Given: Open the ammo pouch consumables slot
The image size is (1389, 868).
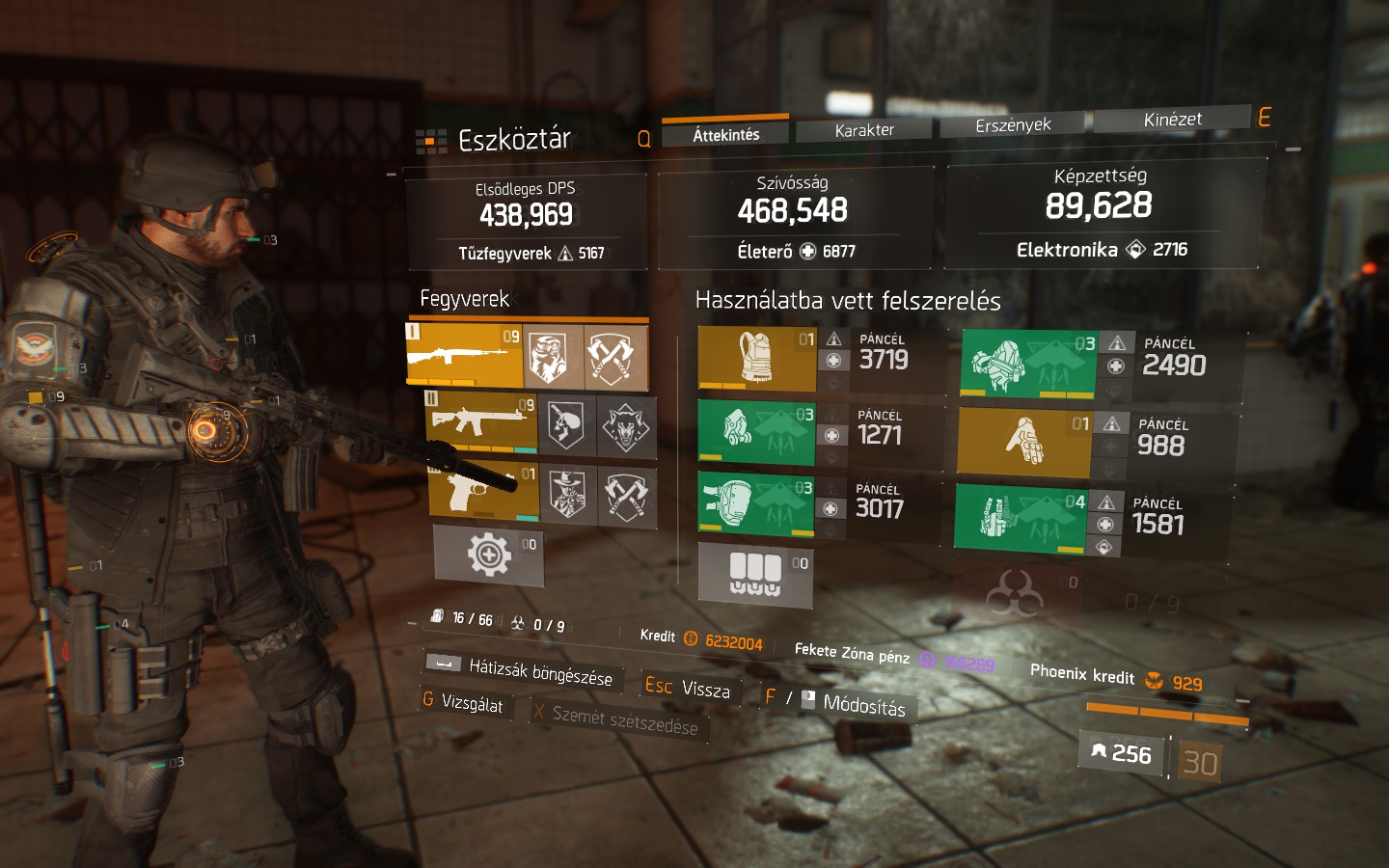Looking at the screenshot, I should 755,576.
